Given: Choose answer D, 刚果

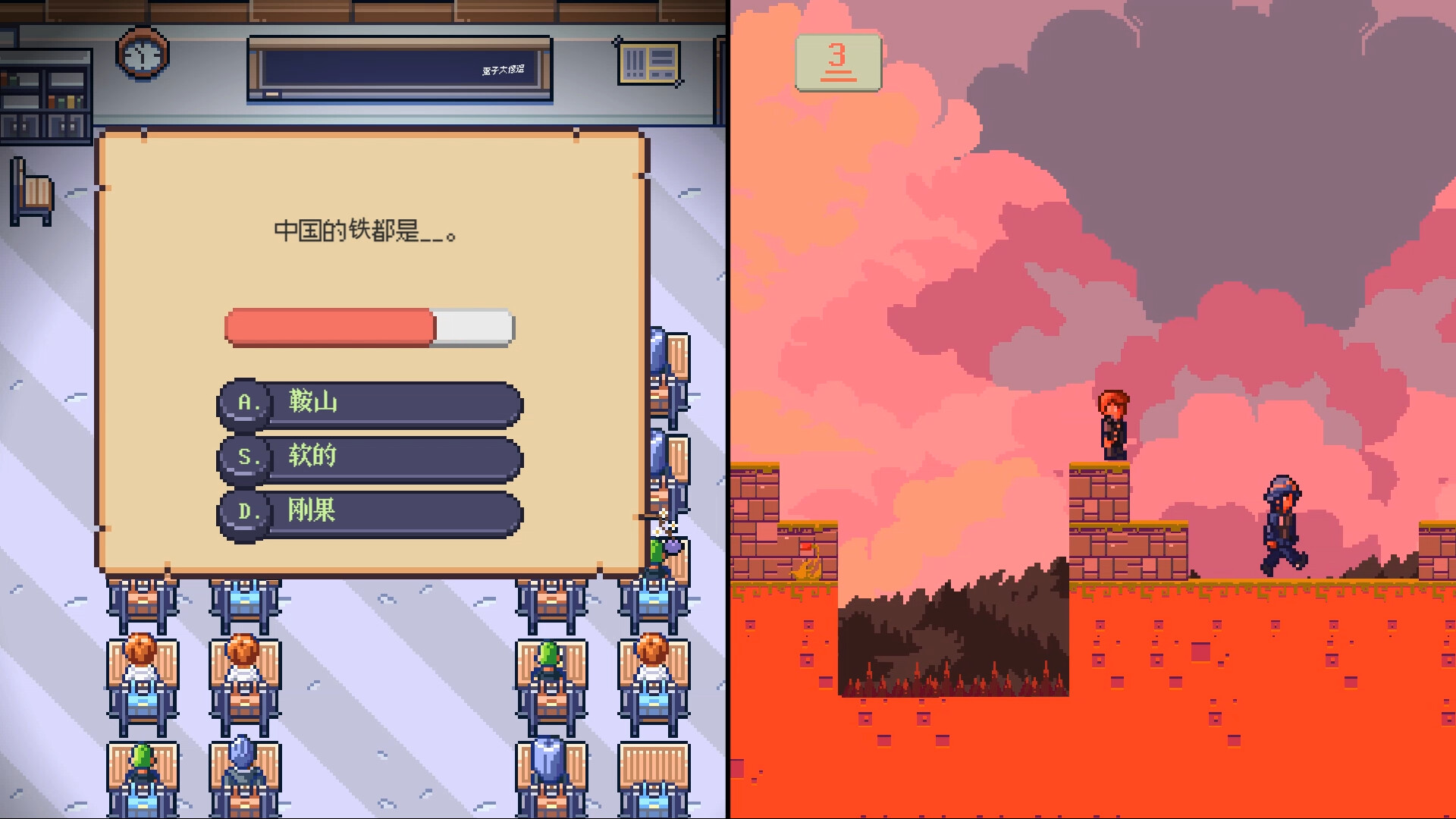Looking at the screenshot, I should tap(369, 511).
